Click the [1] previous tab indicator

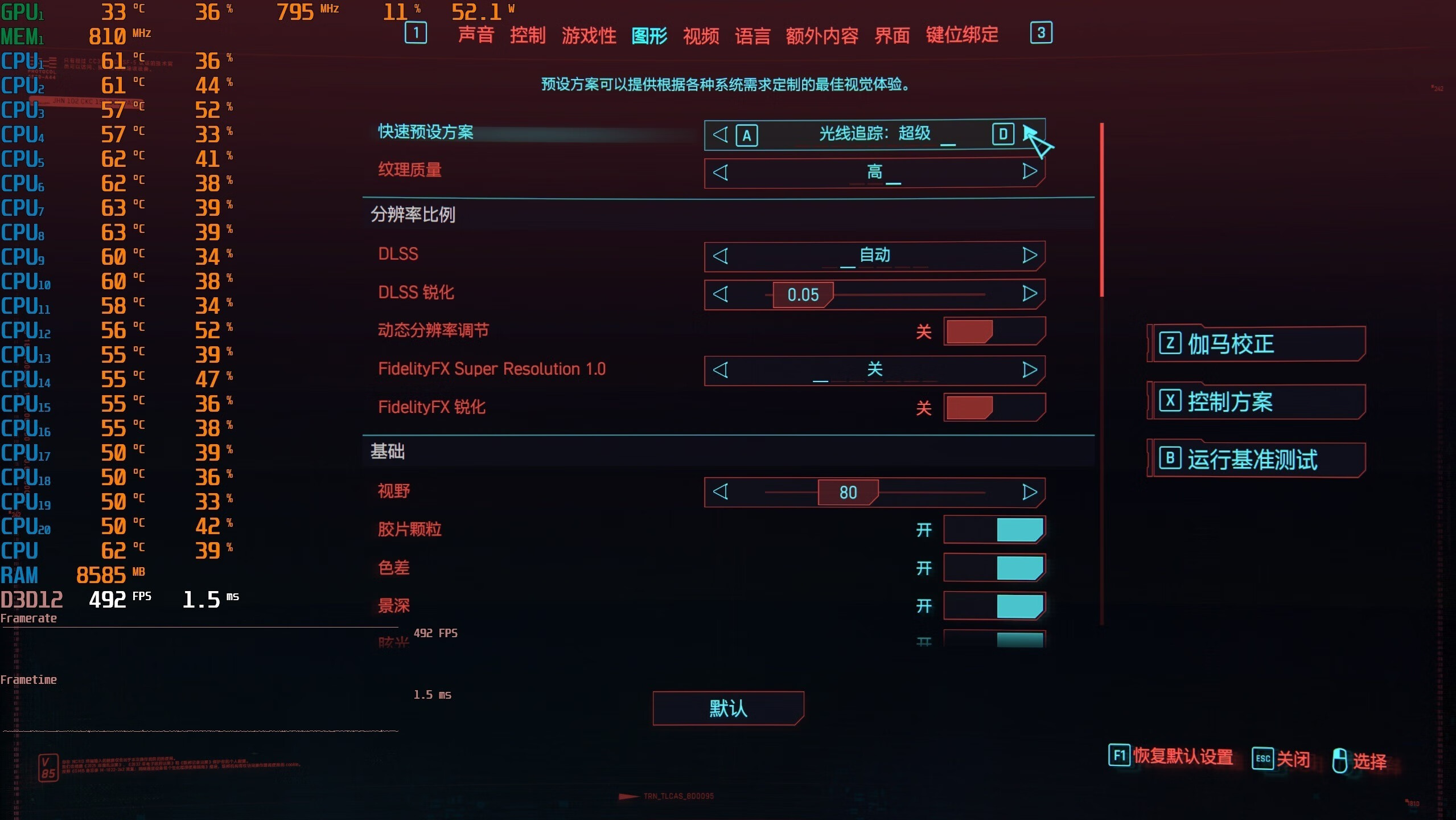416,34
